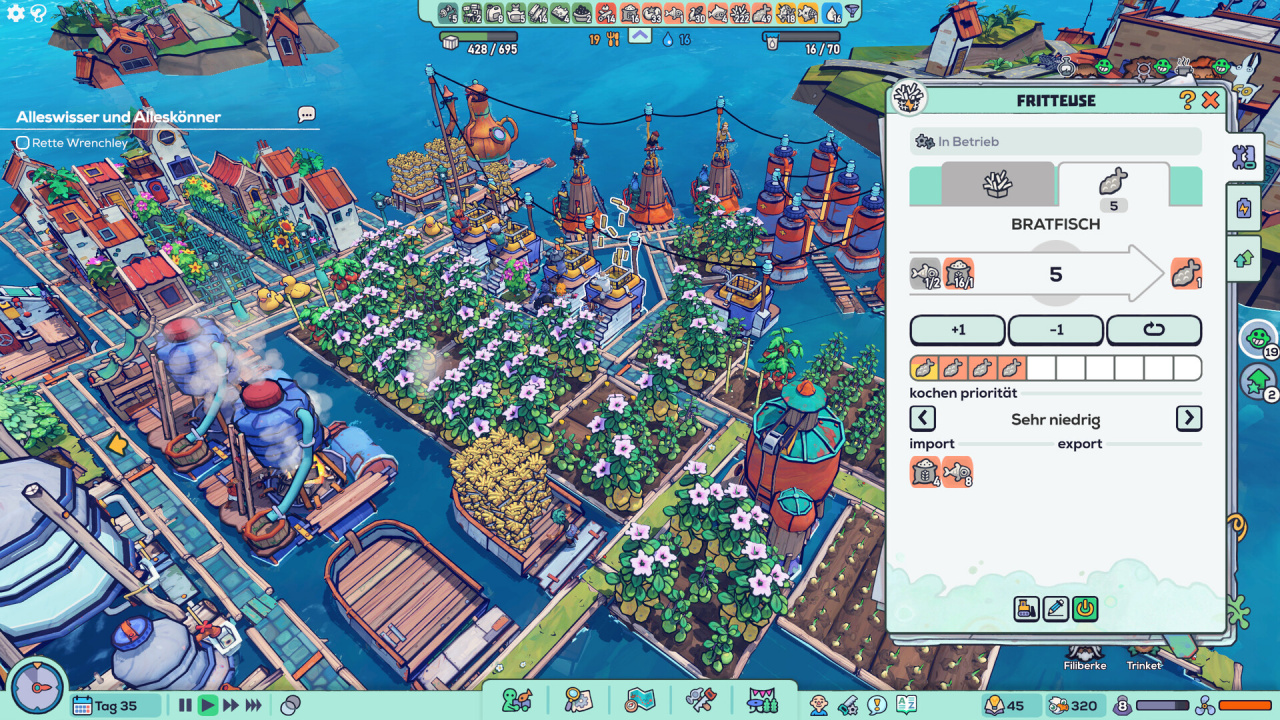
Task: Toggle the green power button
Action: click(x=1084, y=608)
